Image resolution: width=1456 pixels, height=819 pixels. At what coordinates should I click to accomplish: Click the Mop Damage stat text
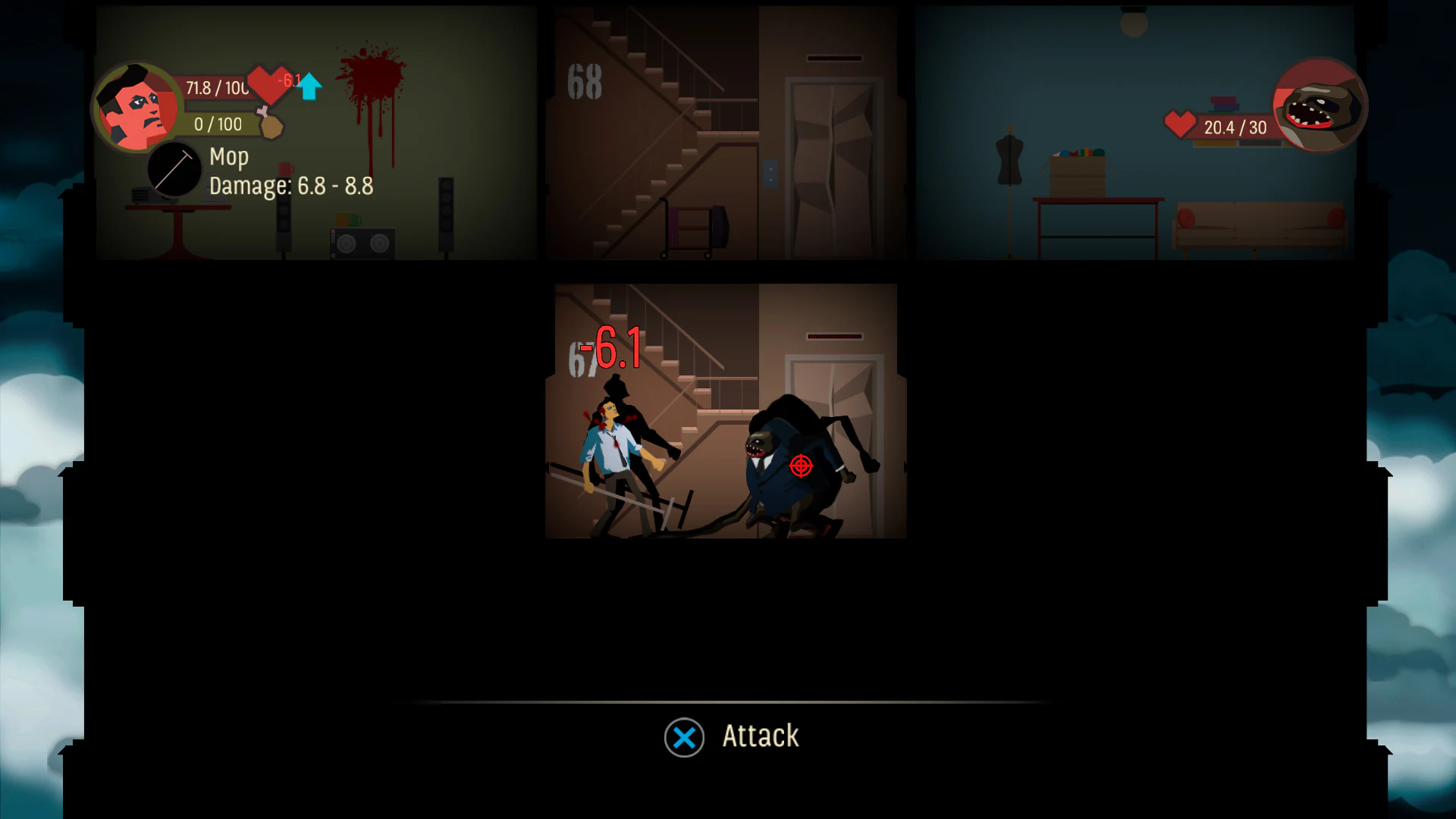tap(290, 186)
